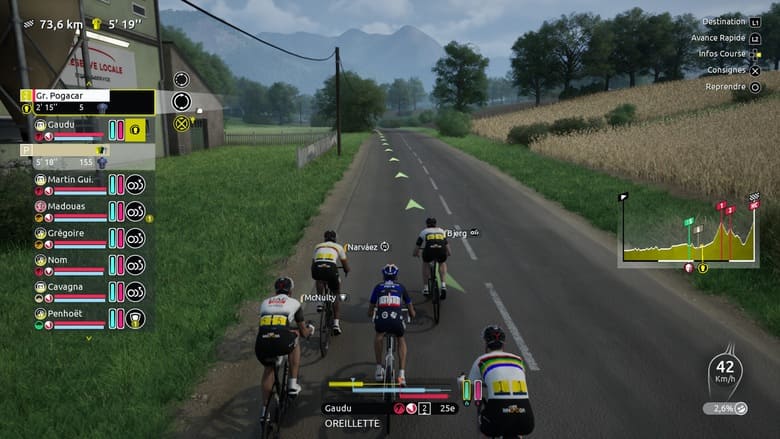Pick rider Grégoire from the team panel
Image resolution: width=780 pixels, height=439 pixels.
tap(68, 234)
